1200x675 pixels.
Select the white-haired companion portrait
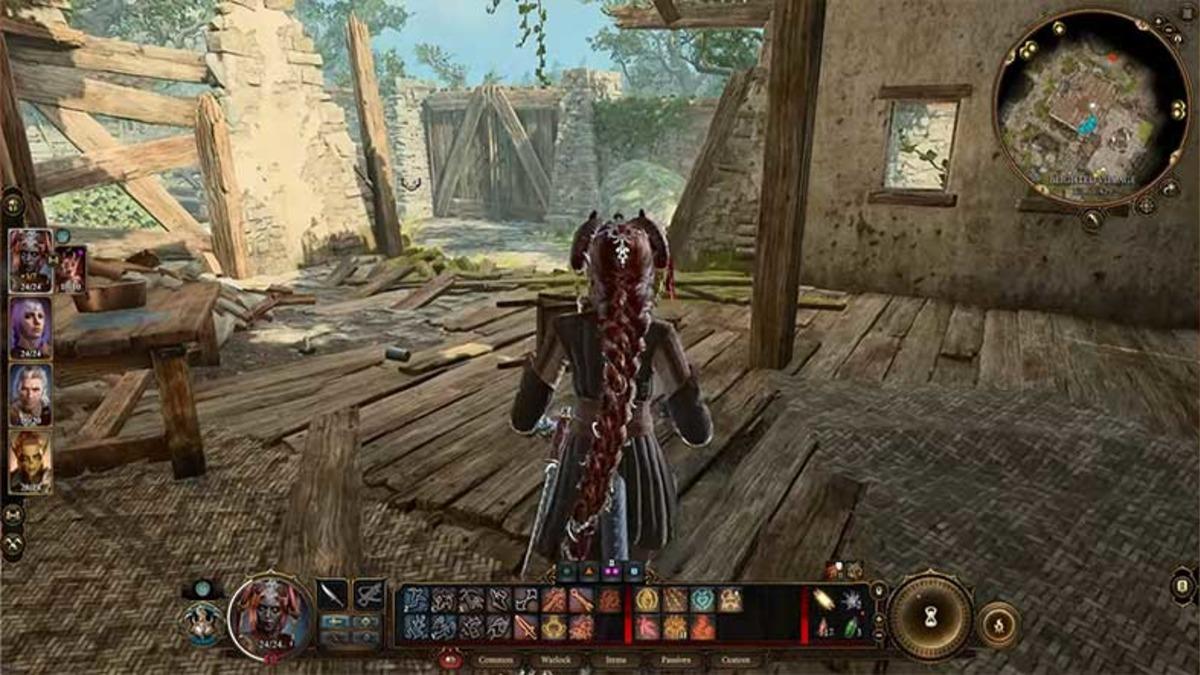pos(30,394)
